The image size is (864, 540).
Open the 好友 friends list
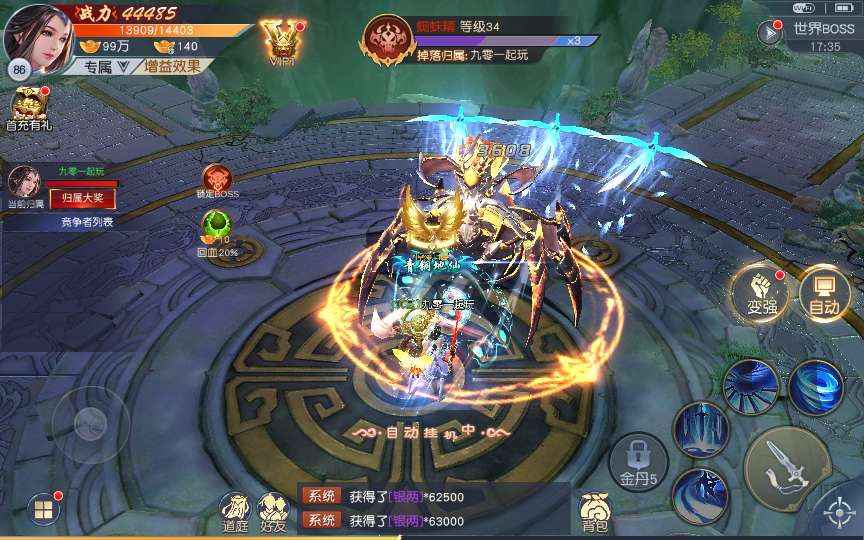click(272, 512)
